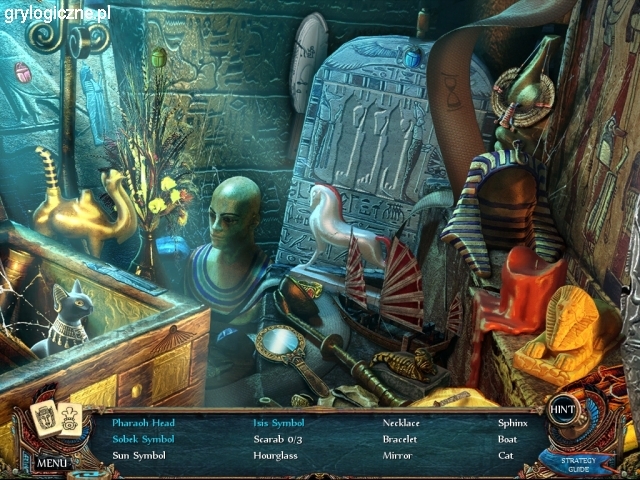The width and height of the screenshot is (640, 480).
Task: Select the figure tile beside the mask tile
Action: 70,420
